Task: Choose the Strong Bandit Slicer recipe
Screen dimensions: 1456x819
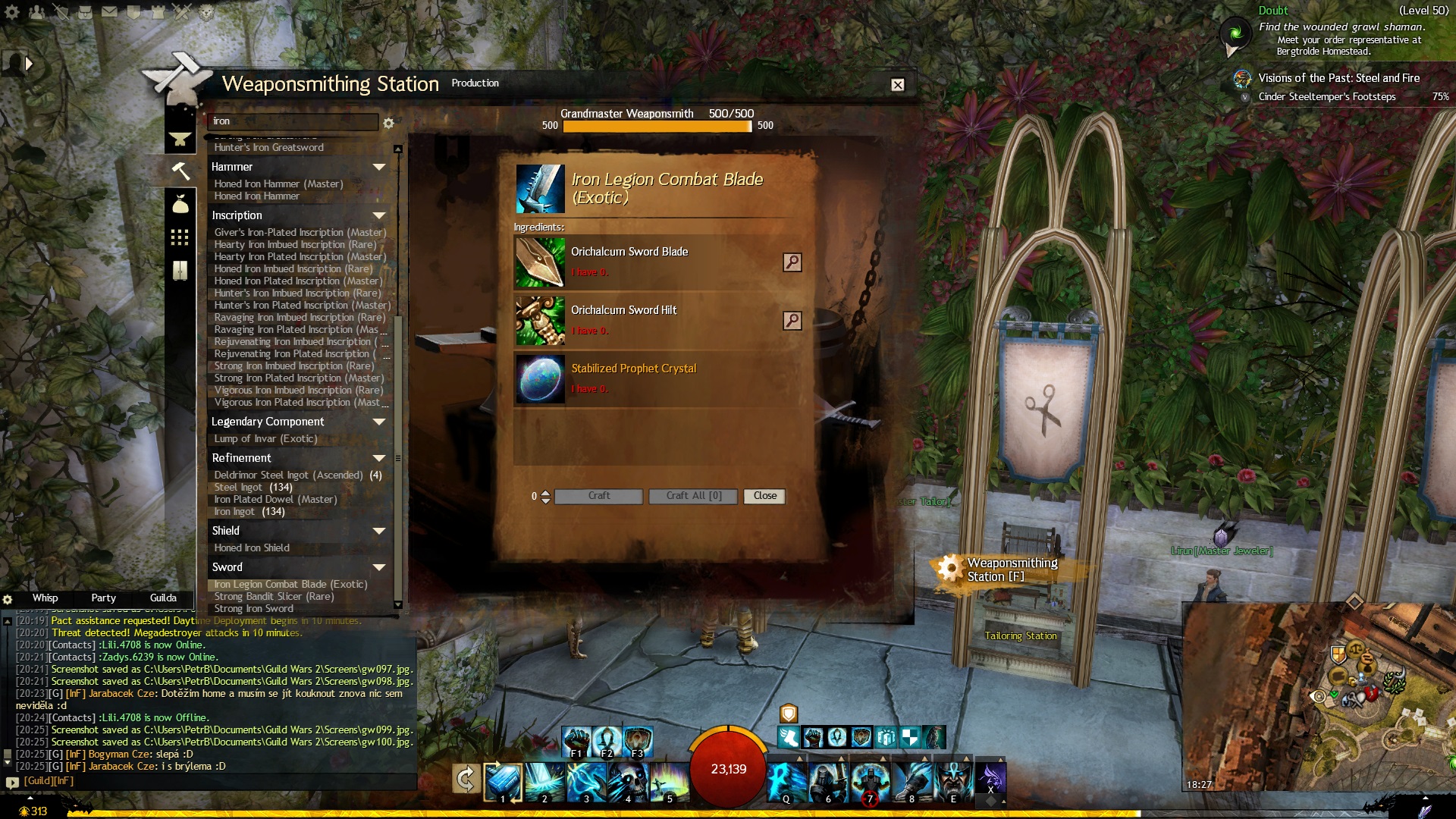Action: click(274, 597)
